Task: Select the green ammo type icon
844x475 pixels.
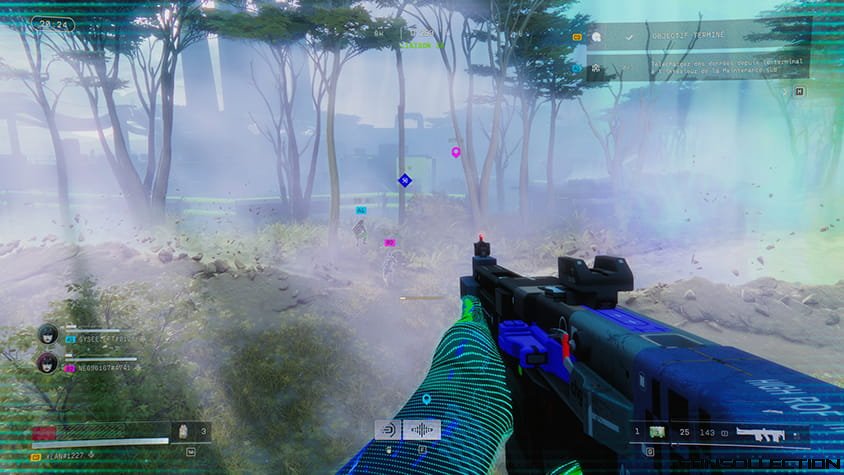Action: pos(658,432)
